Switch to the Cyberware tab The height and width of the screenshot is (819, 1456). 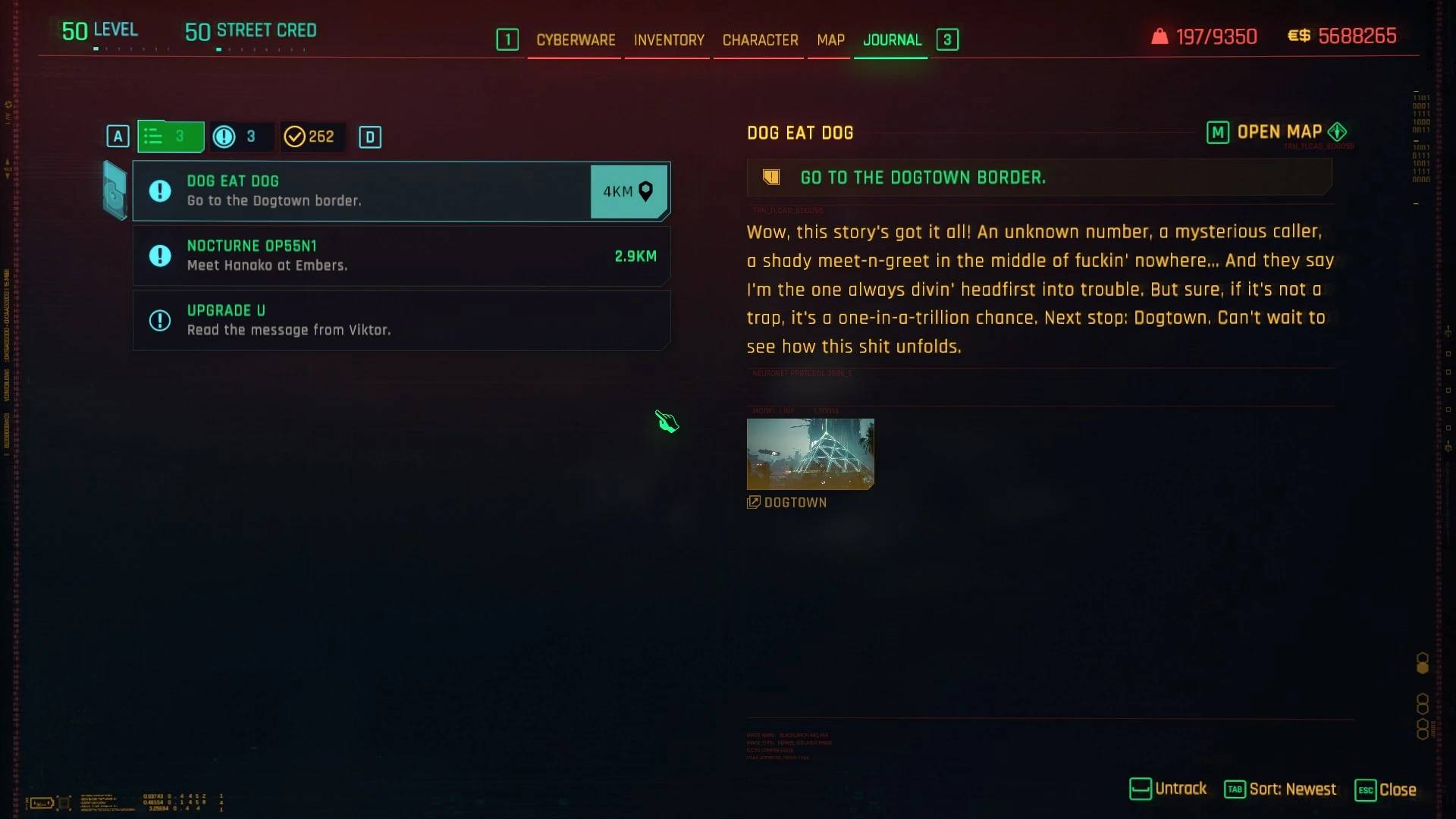(x=576, y=40)
